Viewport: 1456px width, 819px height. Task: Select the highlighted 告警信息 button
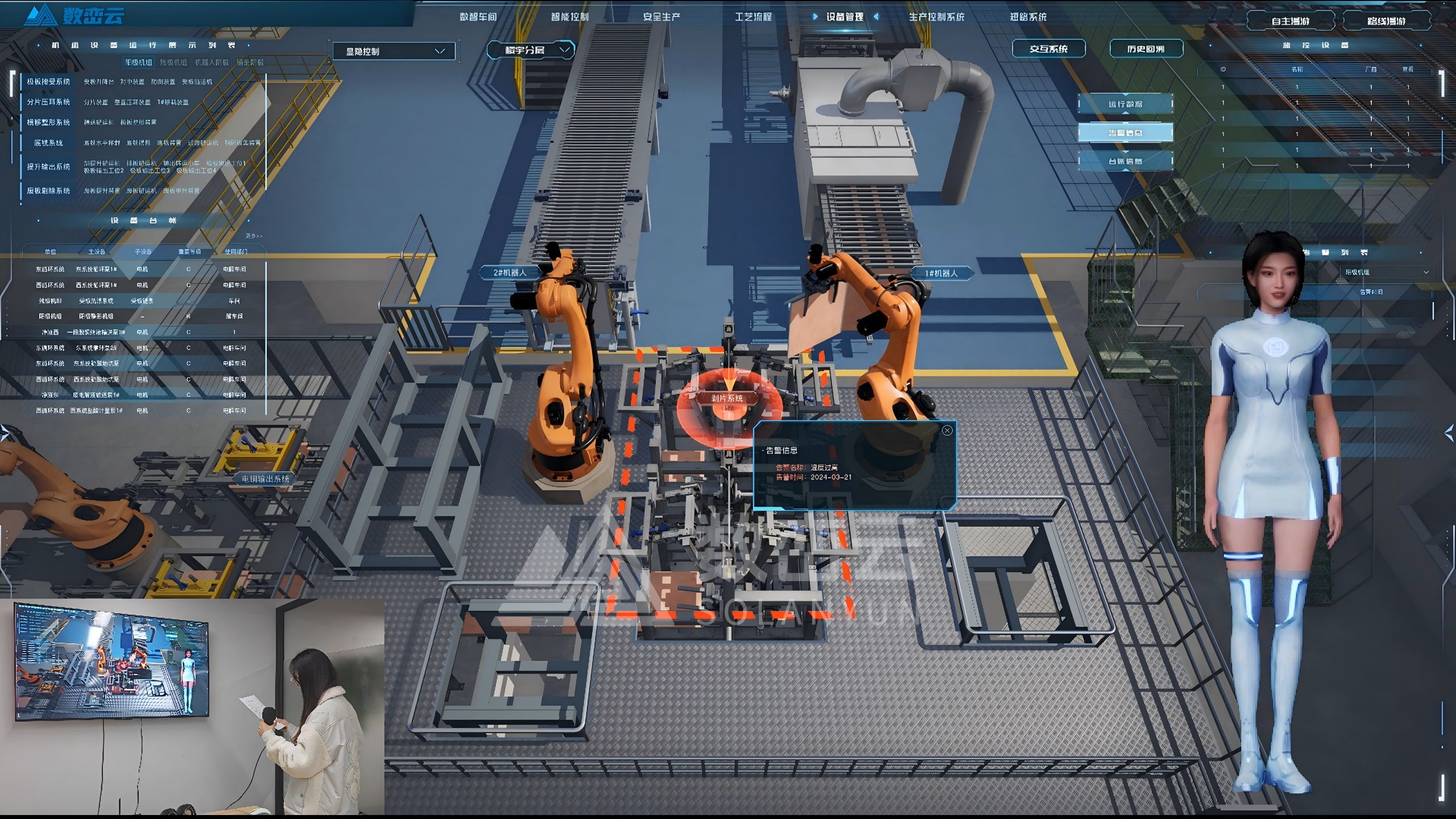coord(1125,133)
